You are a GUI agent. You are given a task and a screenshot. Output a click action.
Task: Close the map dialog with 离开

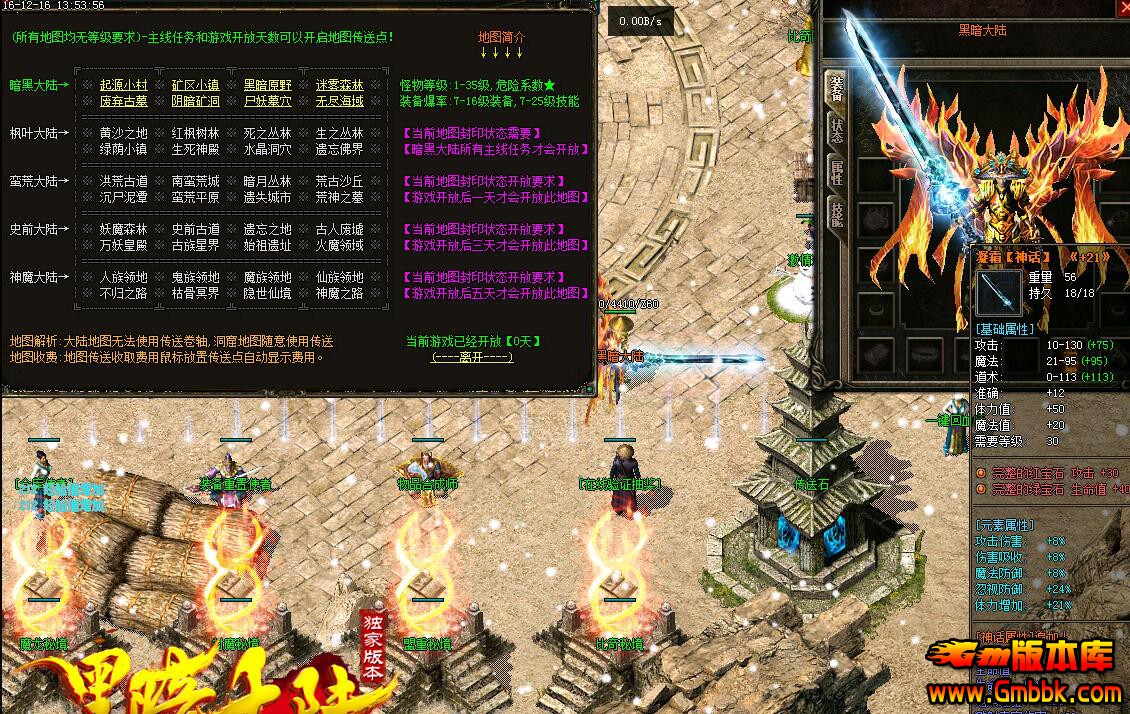472,357
